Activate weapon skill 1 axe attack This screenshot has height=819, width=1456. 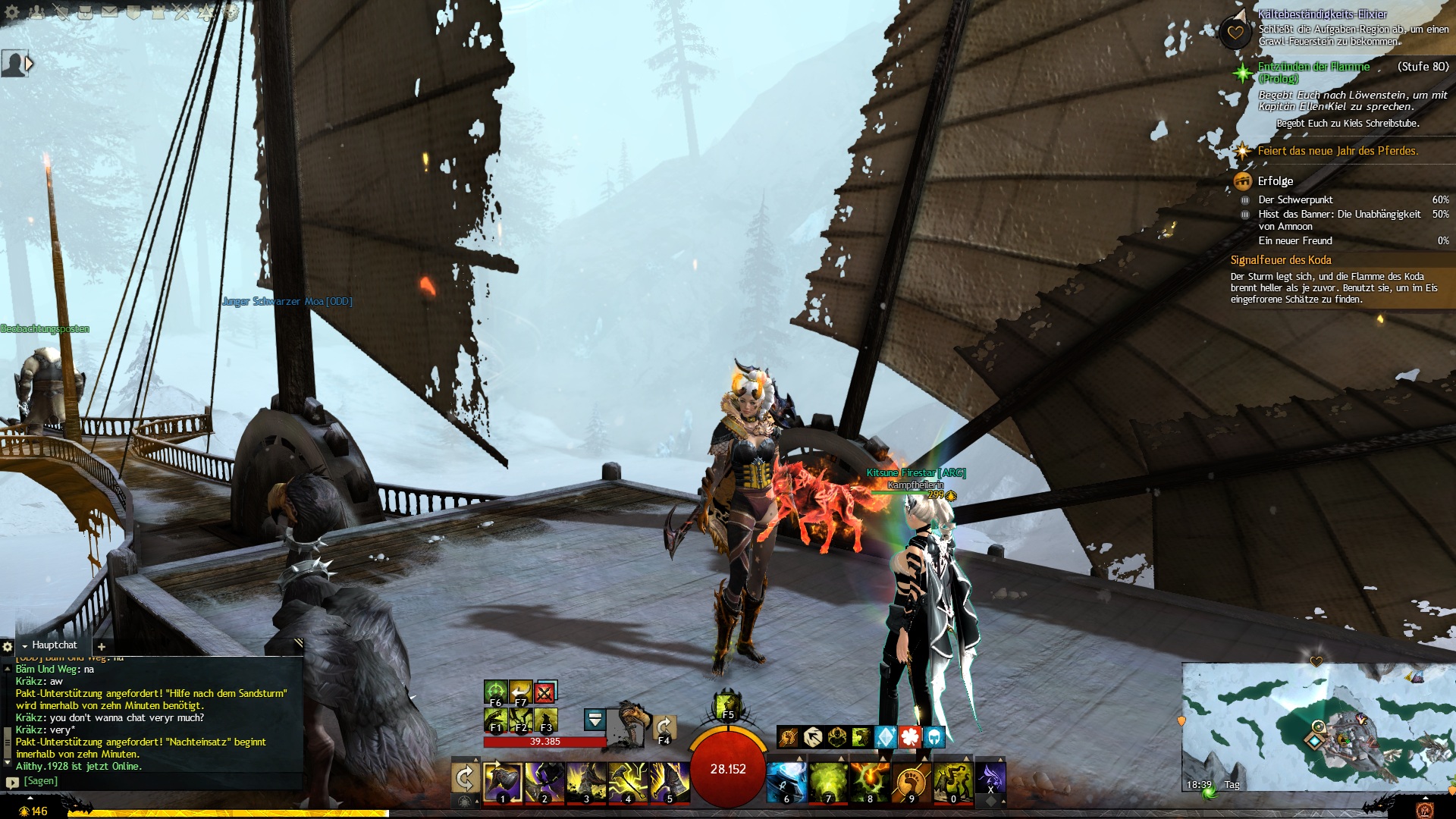pyautogui.click(x=502, y=781)
